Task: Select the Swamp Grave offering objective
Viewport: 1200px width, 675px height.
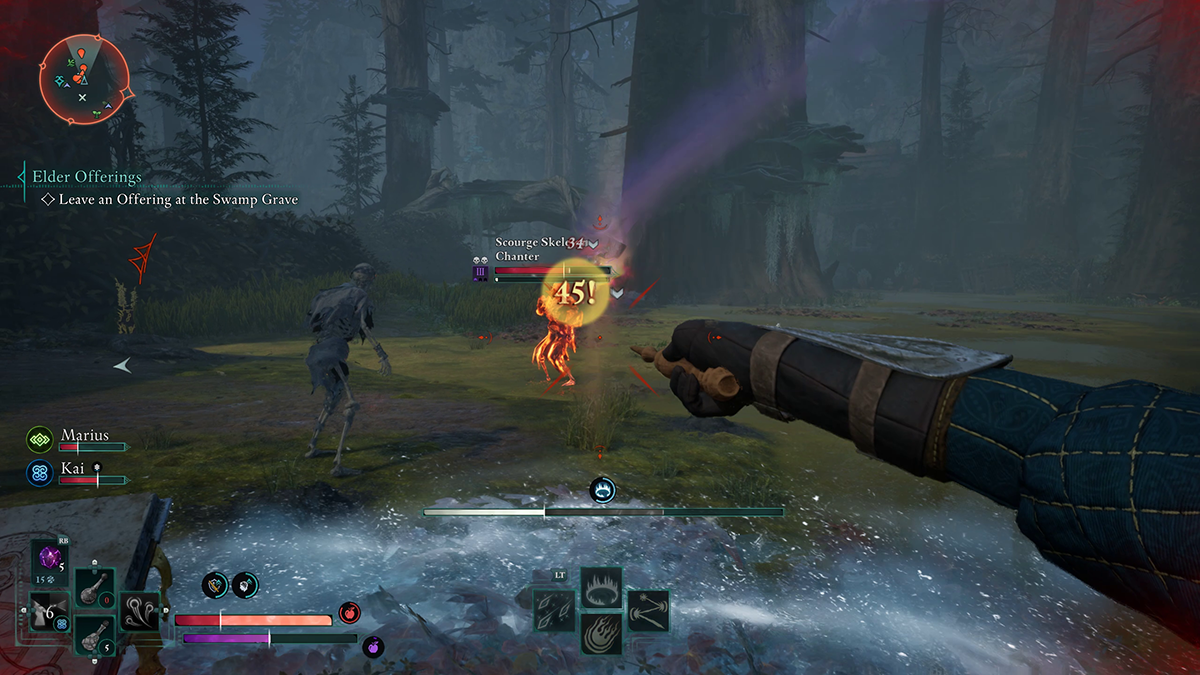Action: pos(178,200)
